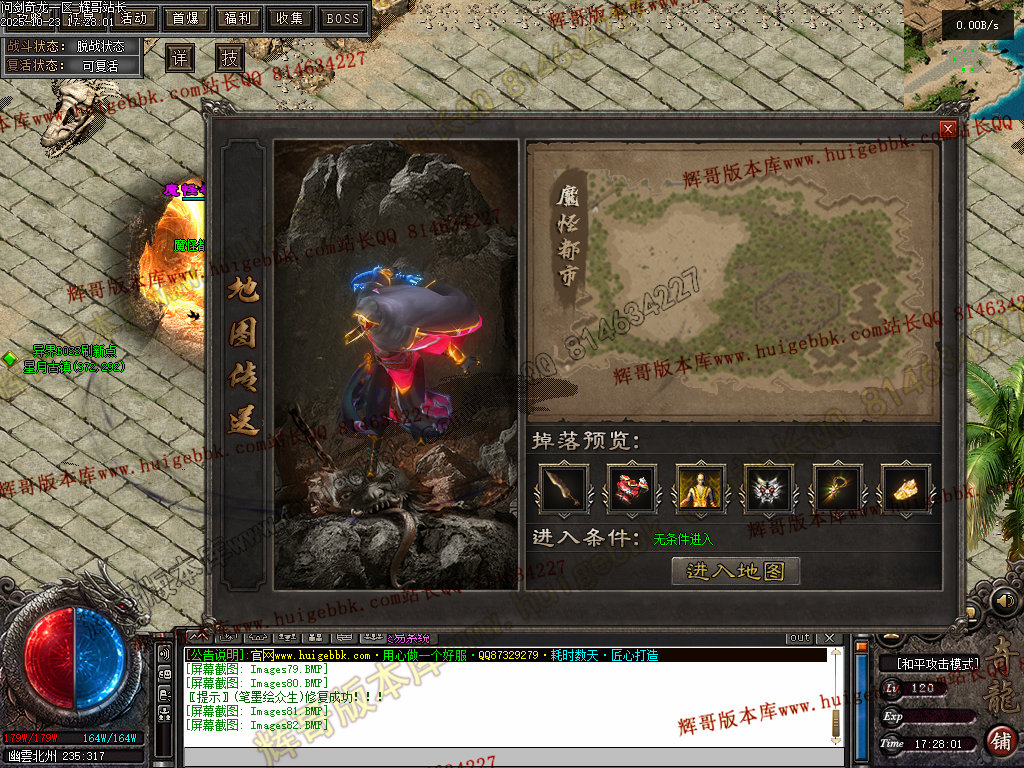Select the red armor drop icon
Screen dimensions: 1024x768
coord(632,488)
